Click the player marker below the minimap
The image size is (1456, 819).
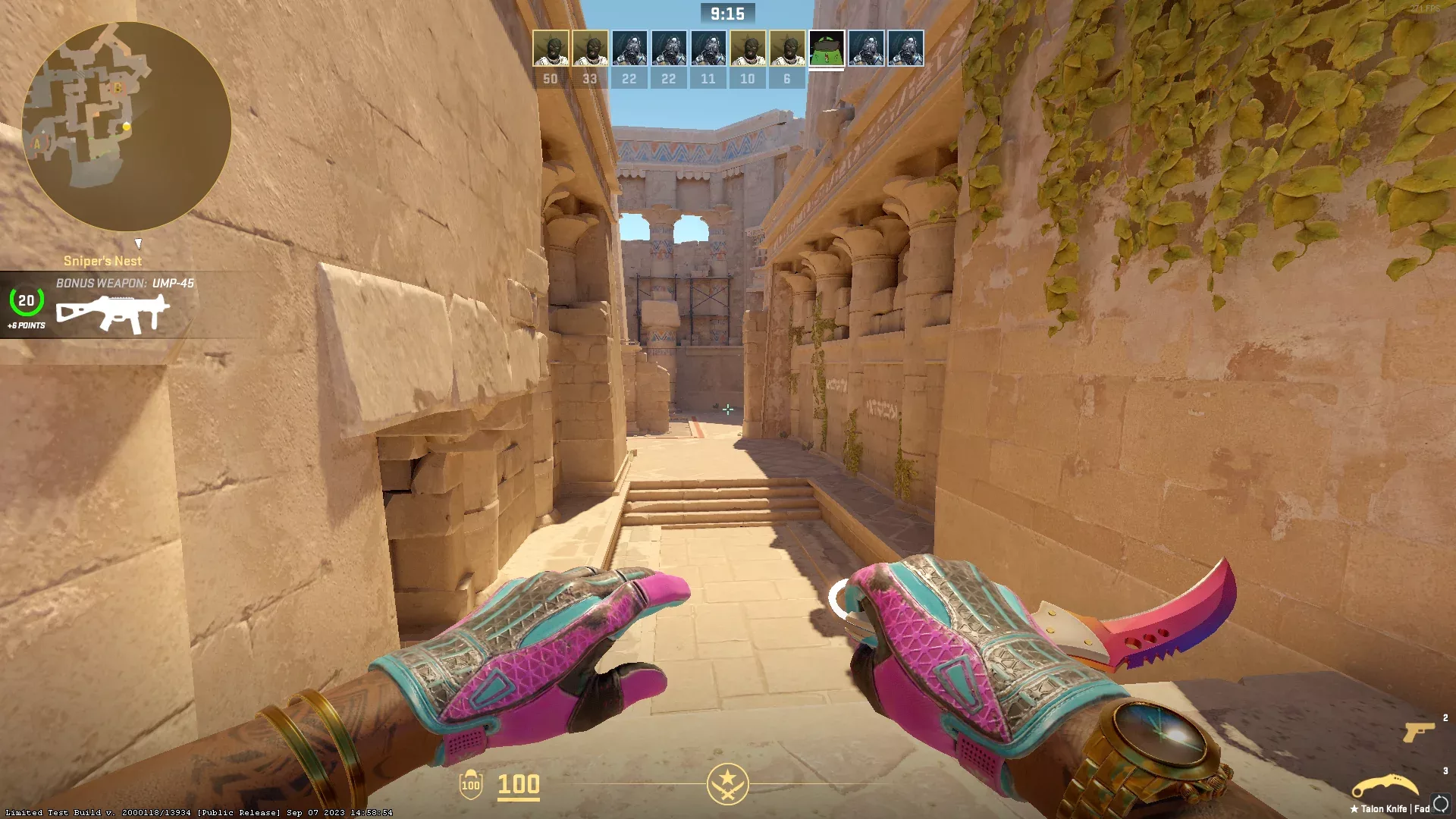[x=140, y=244]
